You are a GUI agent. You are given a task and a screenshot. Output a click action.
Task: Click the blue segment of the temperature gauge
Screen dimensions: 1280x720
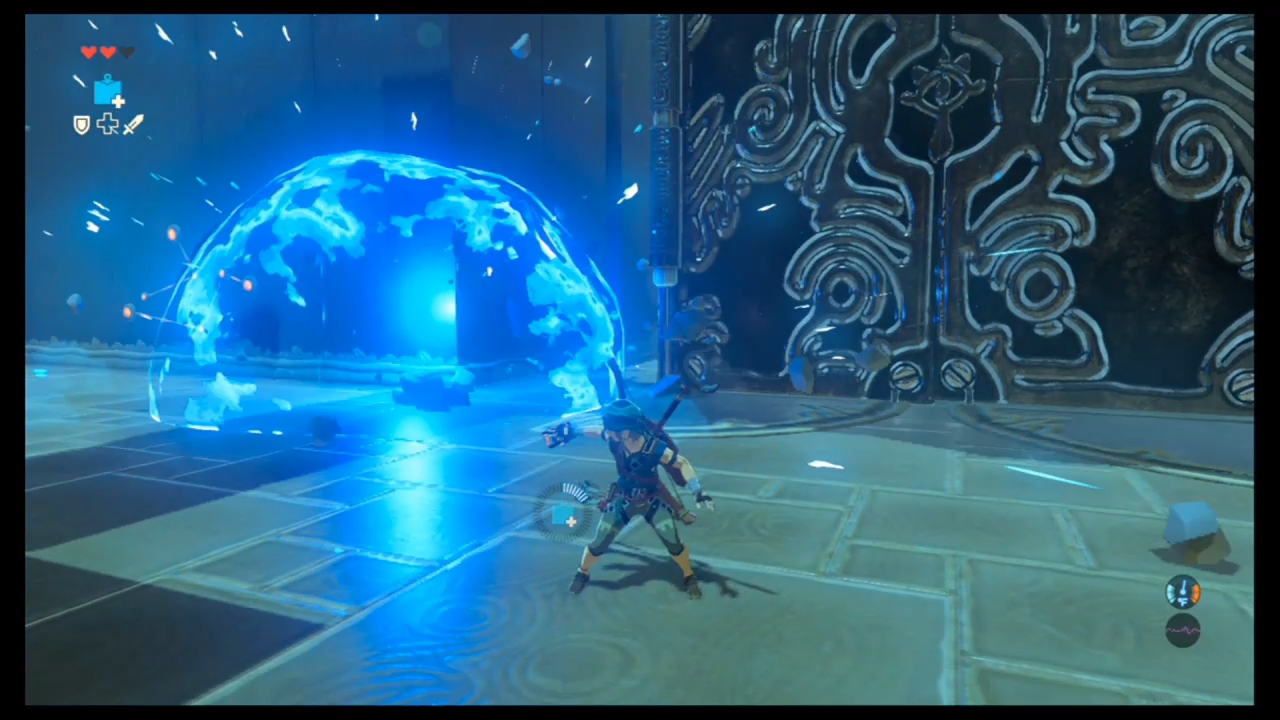coord(1170,593)
